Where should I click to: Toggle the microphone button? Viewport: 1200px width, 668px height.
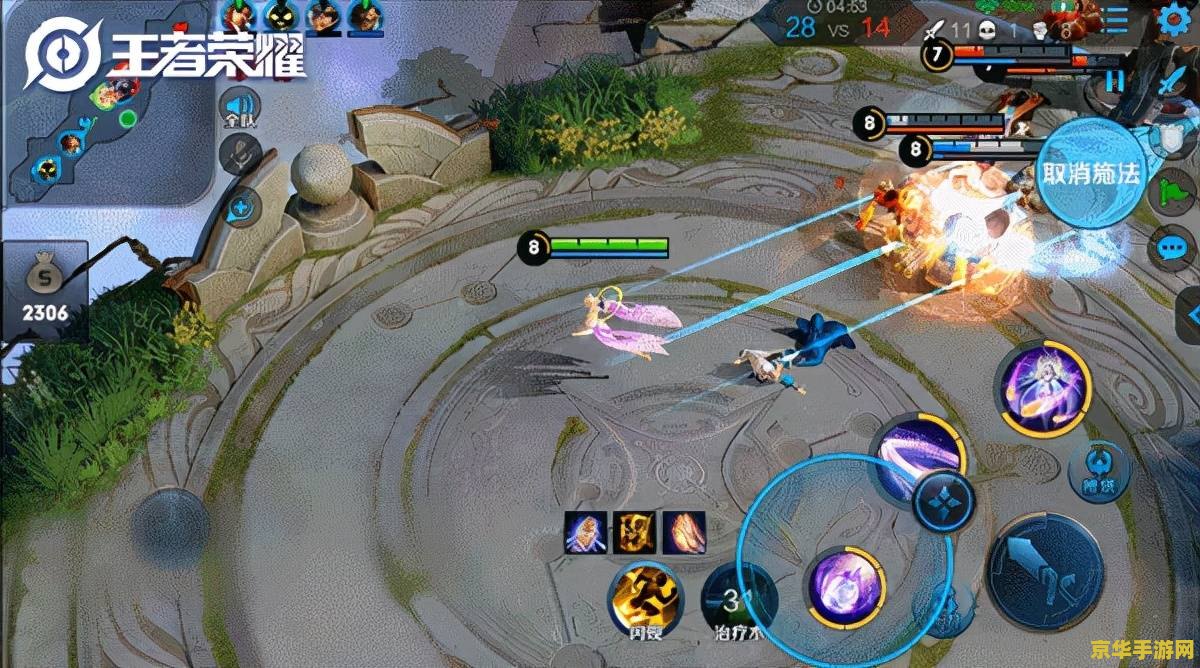point(241,156)
